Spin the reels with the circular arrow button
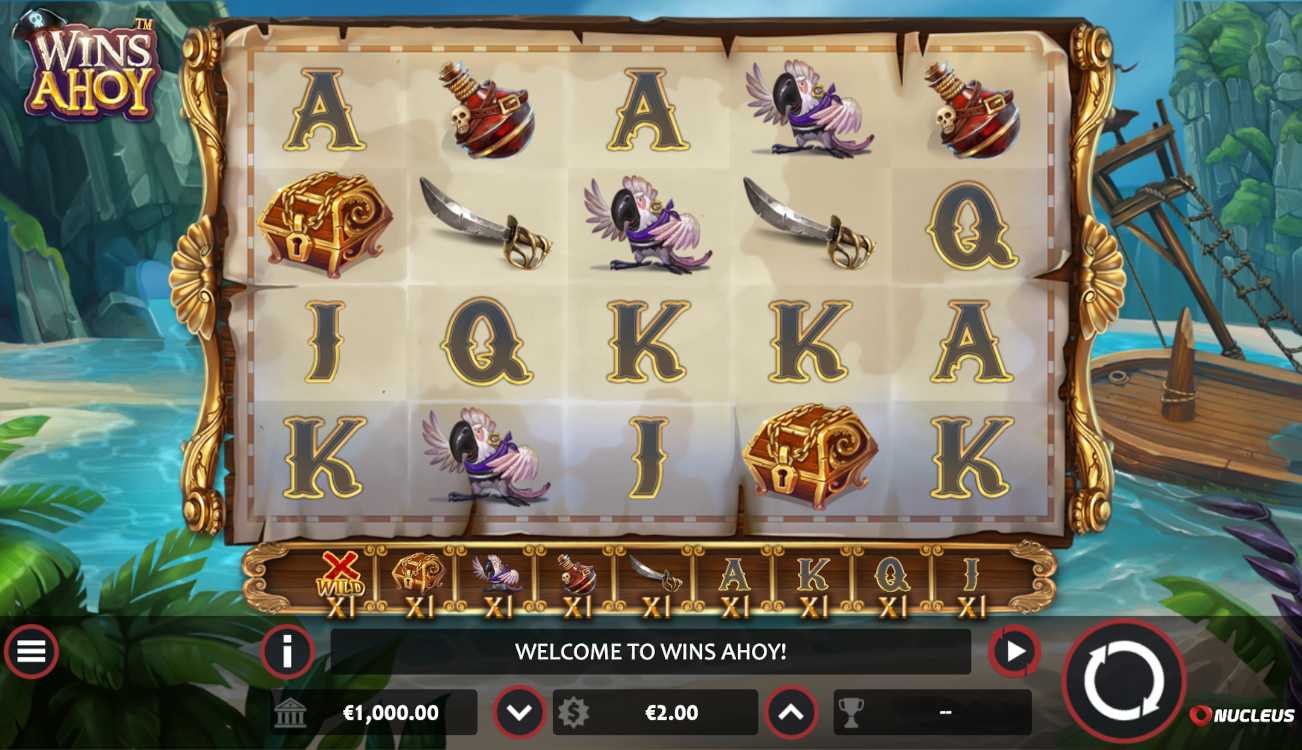This screenshot has width=1302, height=750. (x=1123, y=682)
